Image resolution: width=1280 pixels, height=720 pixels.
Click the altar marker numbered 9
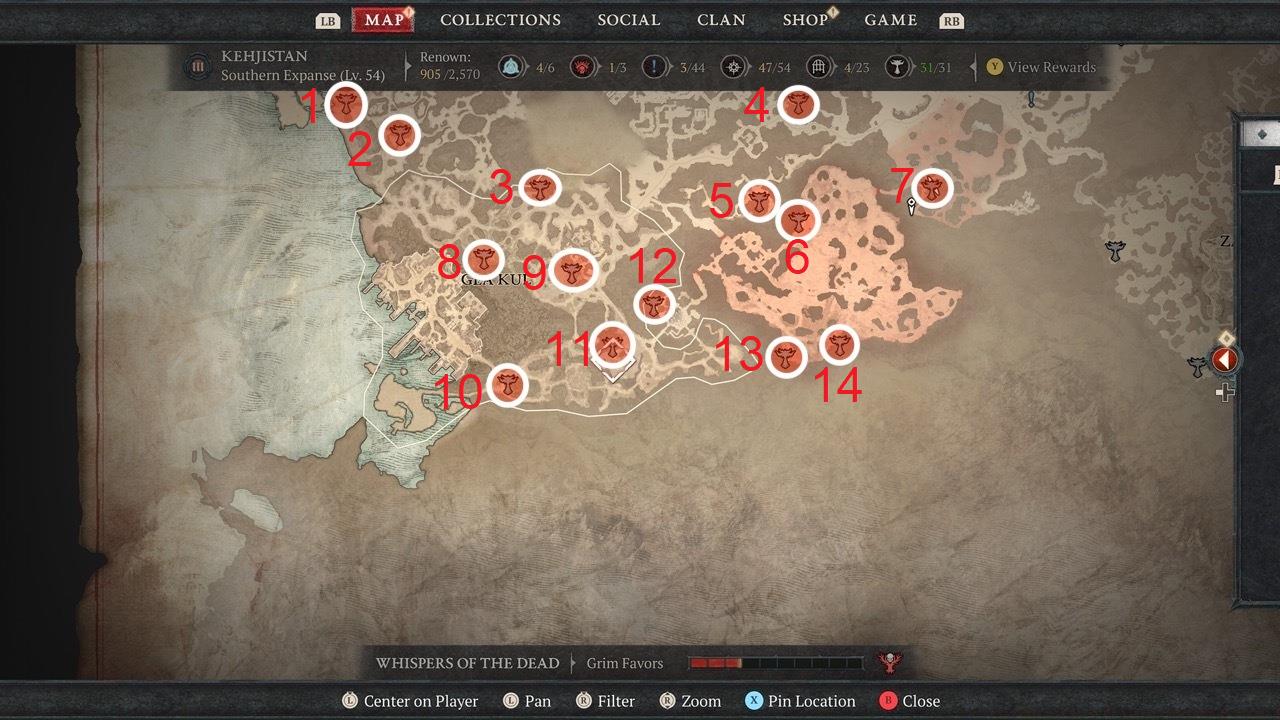[x=572, y=269]
